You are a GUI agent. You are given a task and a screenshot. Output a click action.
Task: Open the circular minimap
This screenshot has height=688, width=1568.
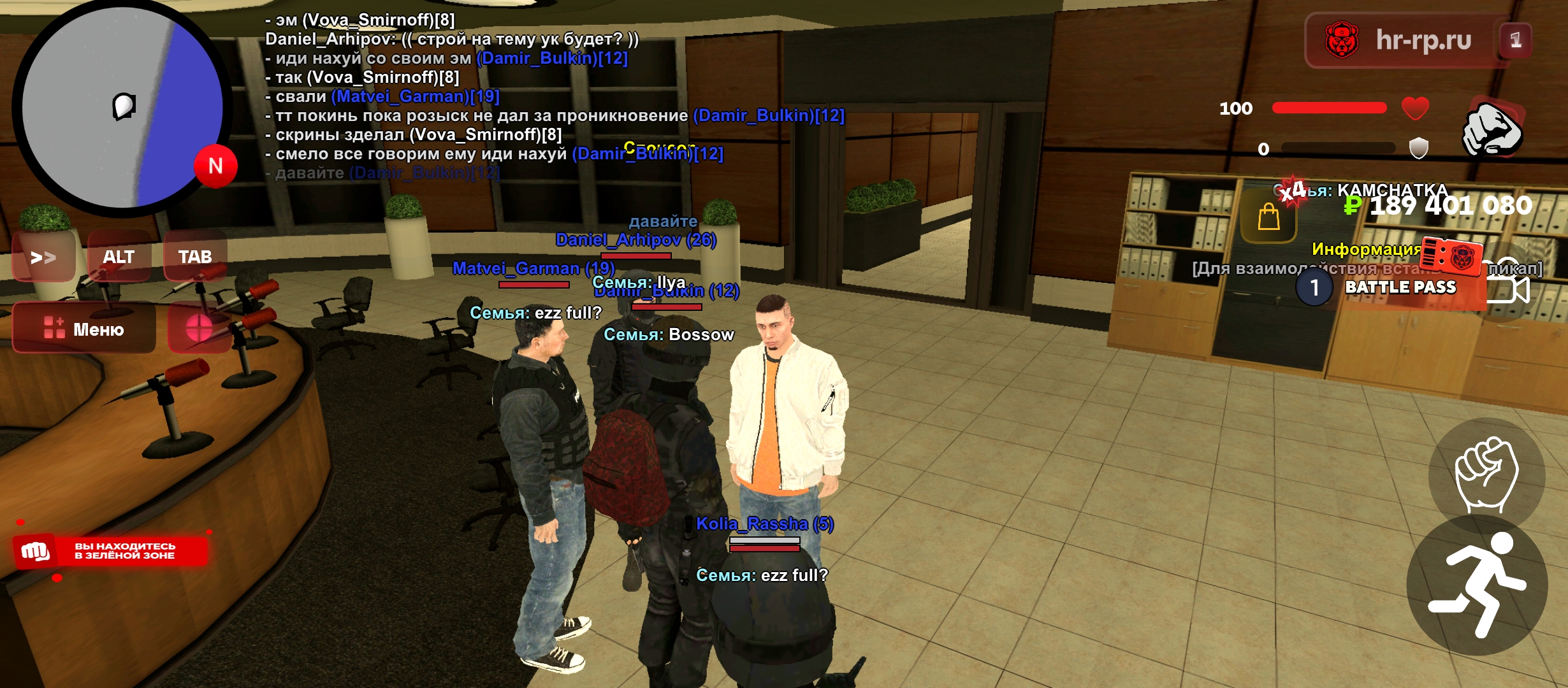(122, 107)
